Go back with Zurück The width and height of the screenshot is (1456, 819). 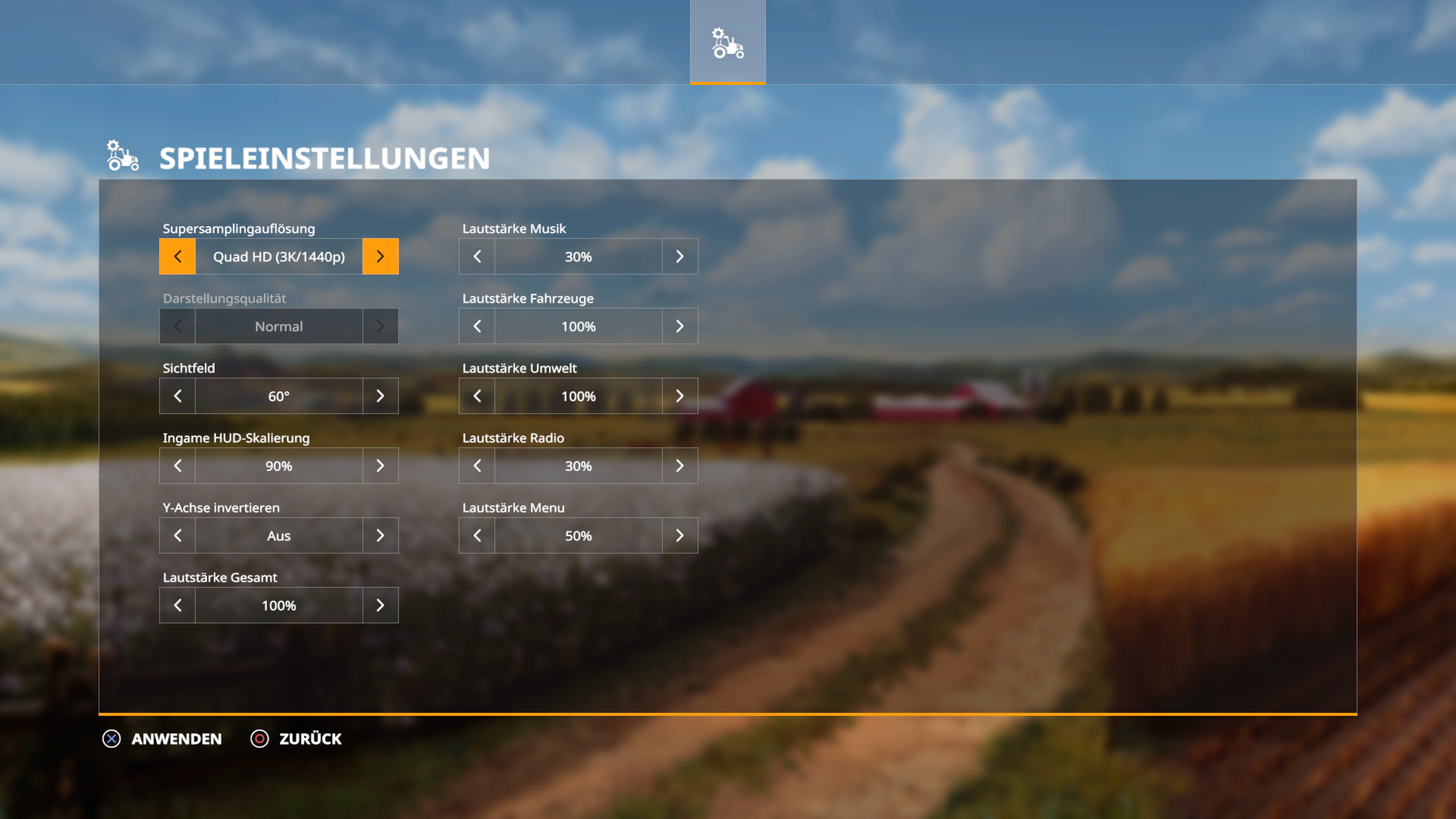click(x=297, y=739)
